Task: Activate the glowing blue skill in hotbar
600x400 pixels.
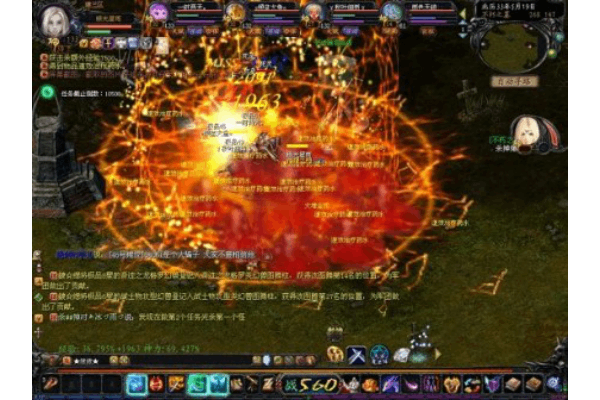Action: tap(136, 383)
